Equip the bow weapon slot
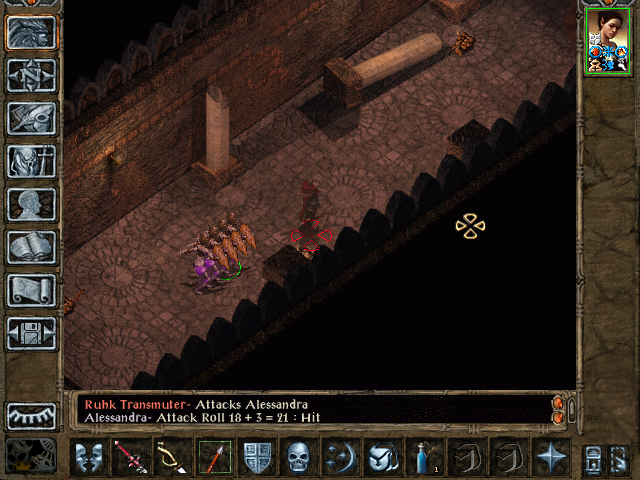This screenshot has width=640, height=480. 173,457
